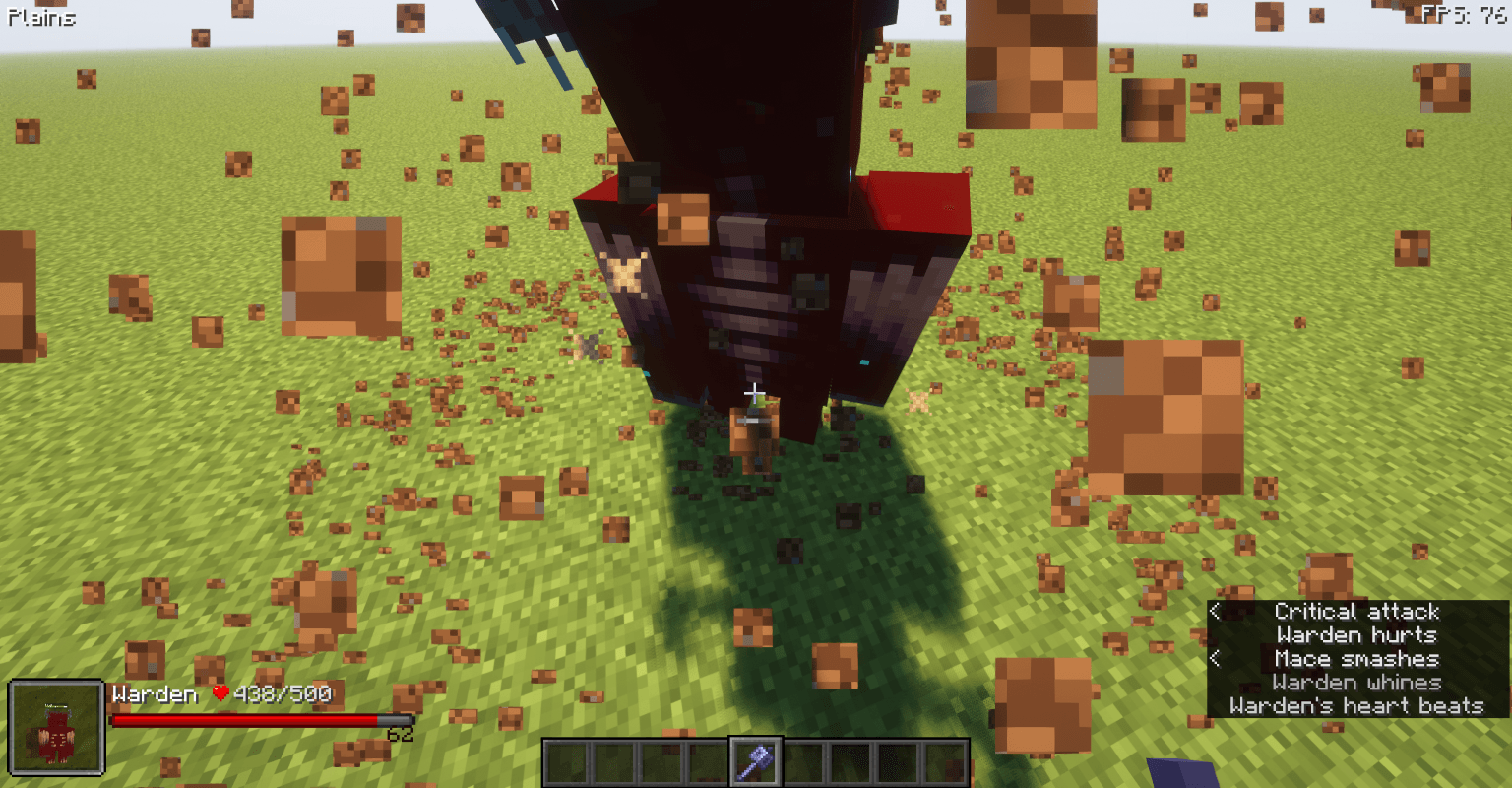Click the red heart icon beside 438/500
The image size is (1512, 788).
tap(219, 694)
